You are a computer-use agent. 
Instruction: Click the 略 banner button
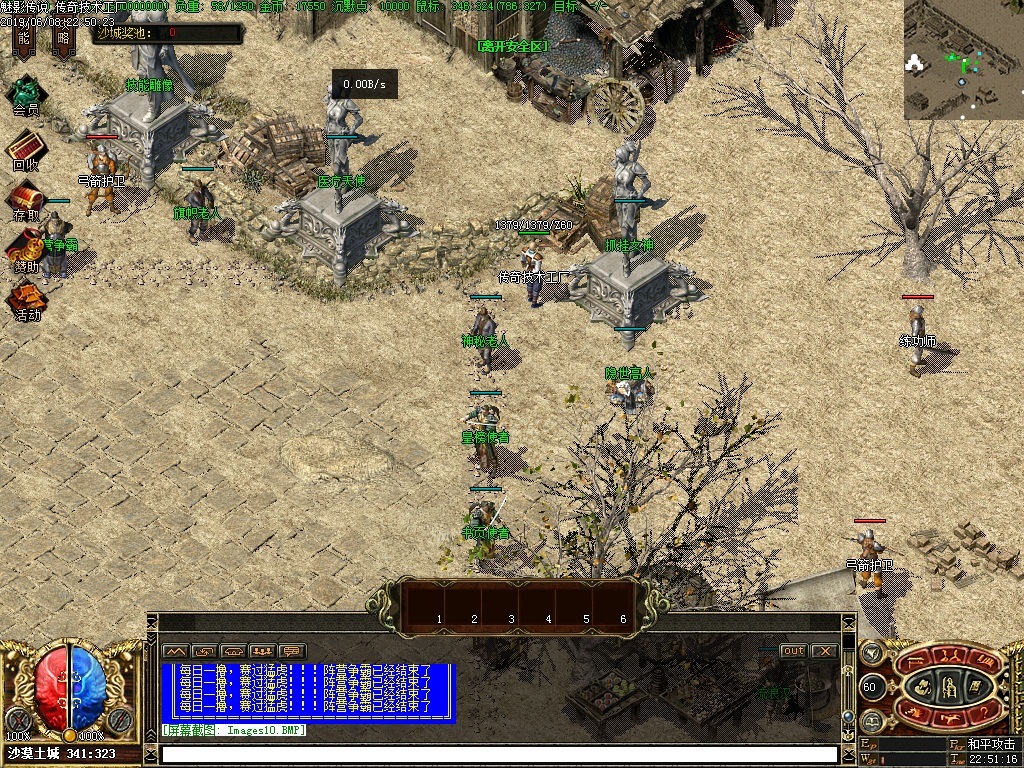(x=64, y=40)
